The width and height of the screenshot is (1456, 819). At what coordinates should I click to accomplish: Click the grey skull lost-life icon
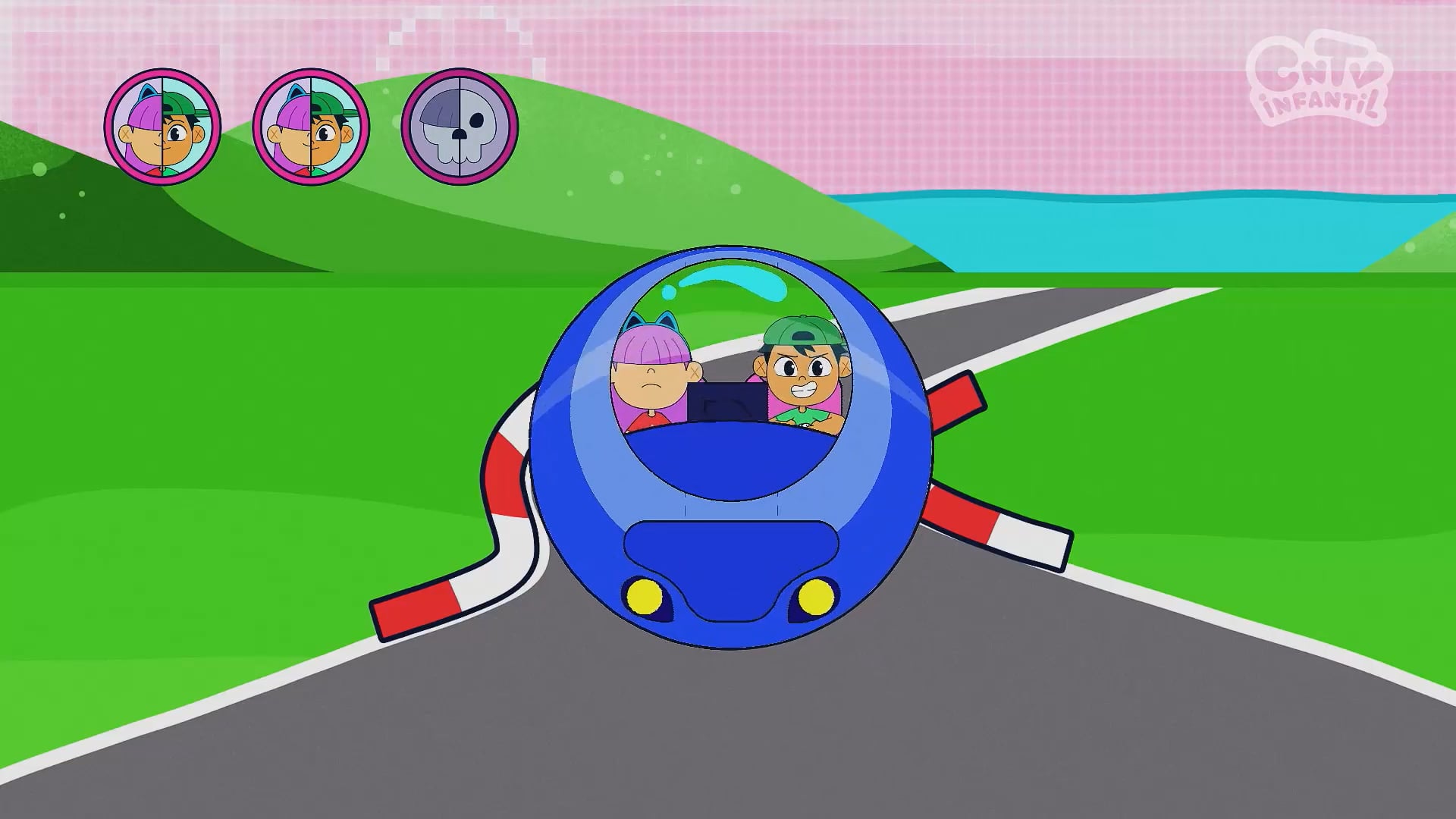click(x=459, y=127)
